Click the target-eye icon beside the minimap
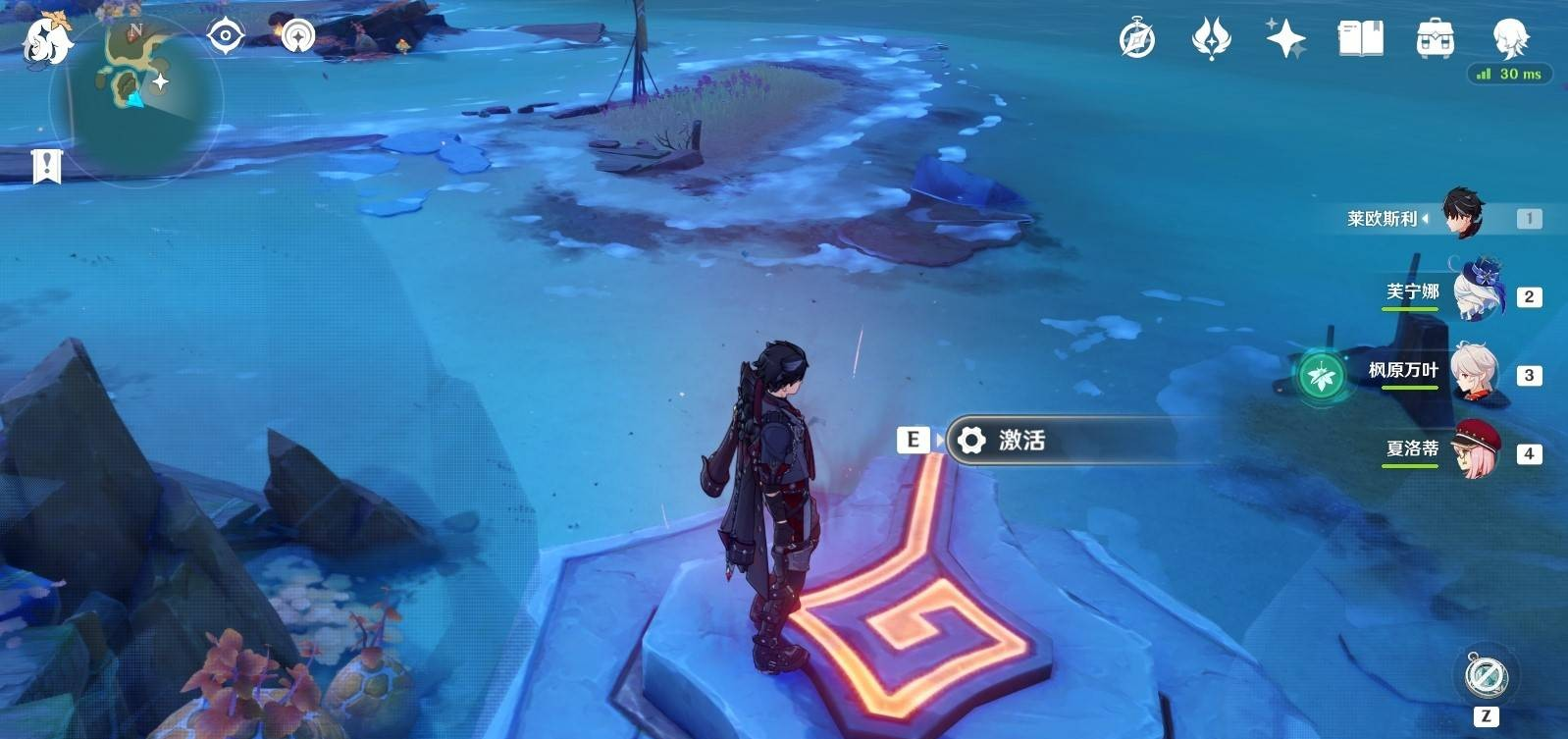Image resolution: width=1568 pixels, height=739 pixels. pyautogui.click(x=226, y=37)
